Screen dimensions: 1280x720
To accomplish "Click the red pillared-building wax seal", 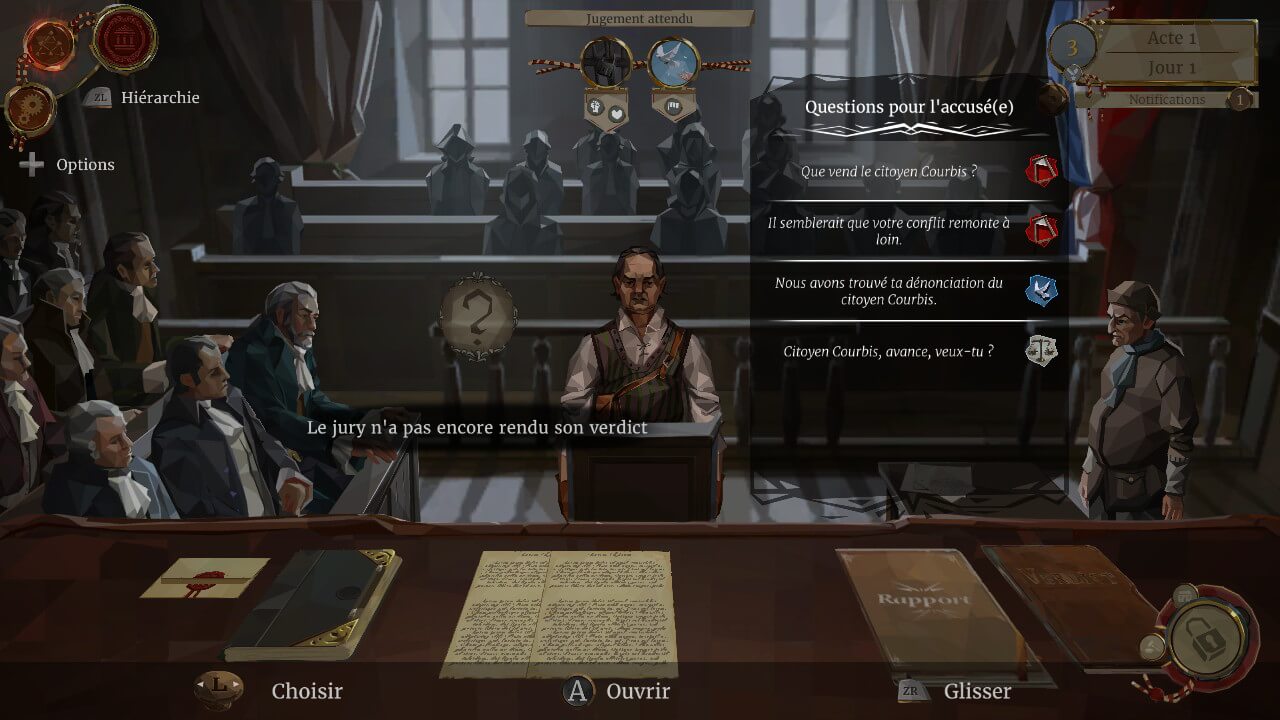I will tap(125, 38).
